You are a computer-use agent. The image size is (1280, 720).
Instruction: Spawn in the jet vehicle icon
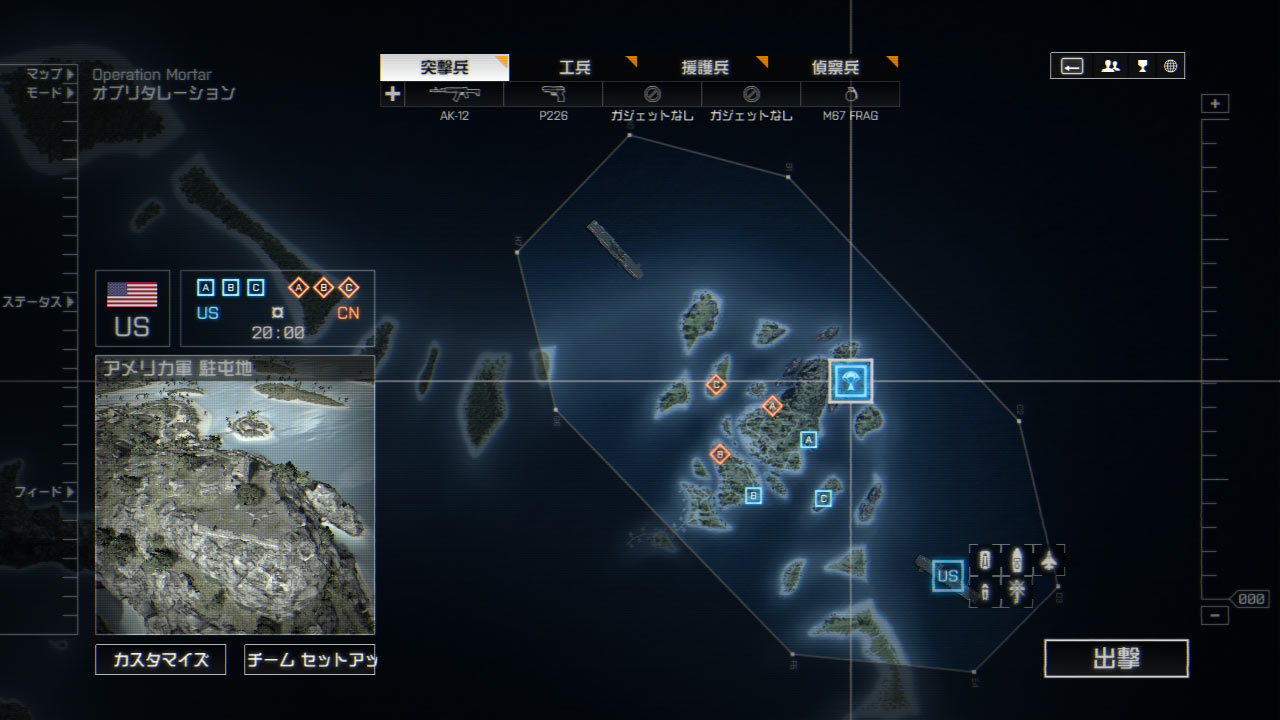(1048, 561)
